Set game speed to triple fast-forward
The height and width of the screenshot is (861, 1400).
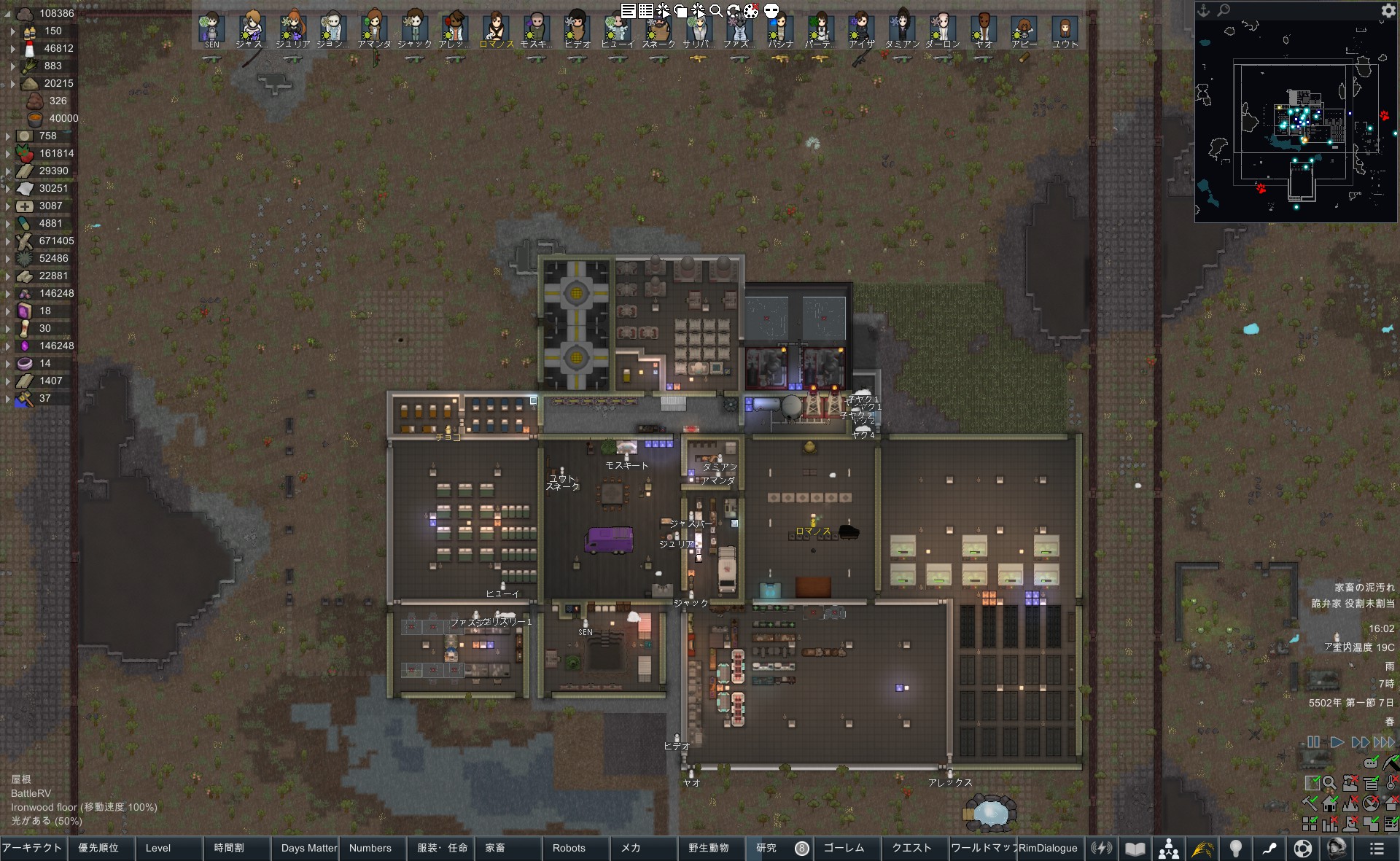pos(1384,742)
